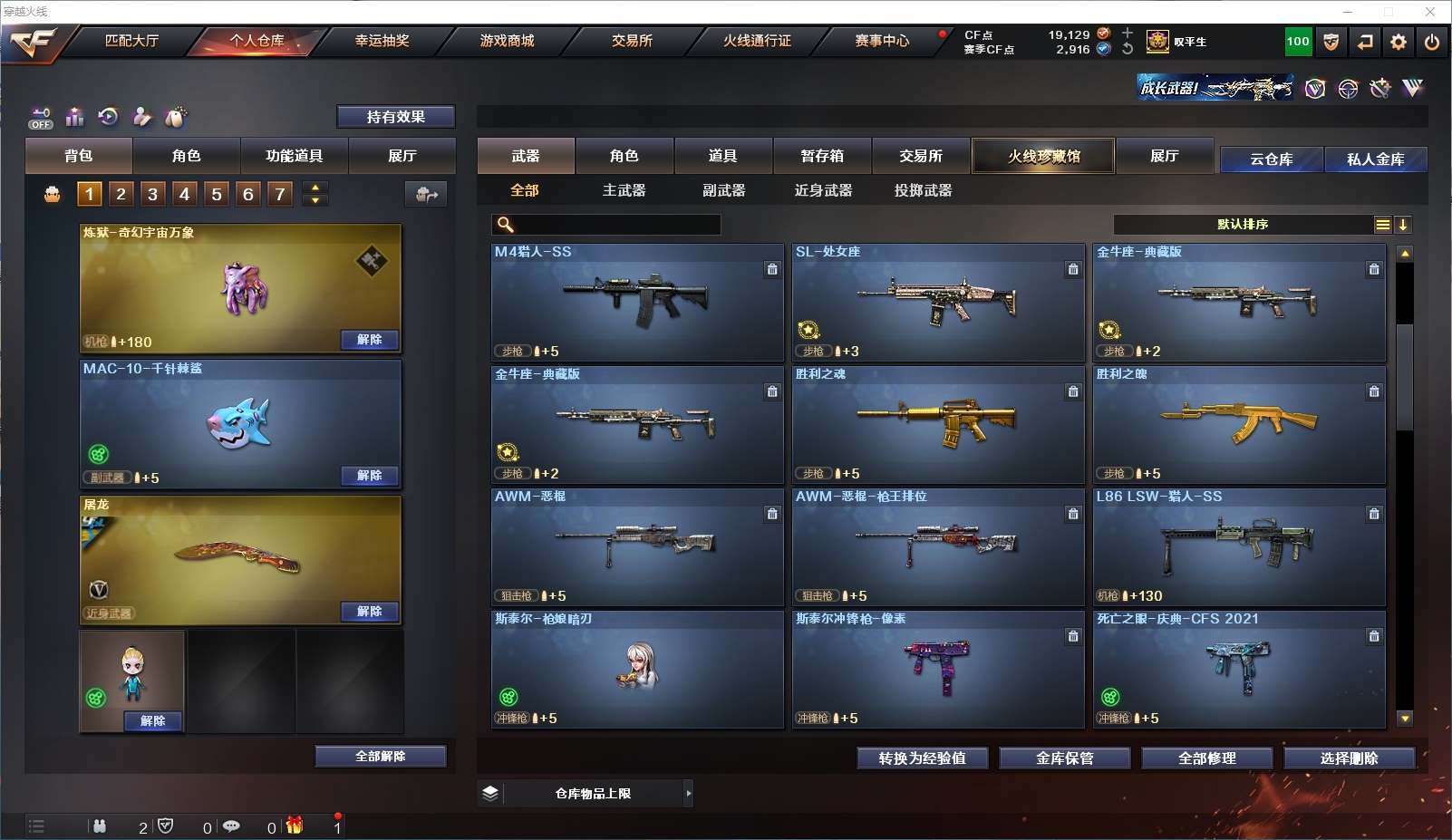Open the 云仓库 cloud storage
The height and width of the screenshot is (840, 1452).
click(1271, 159)
